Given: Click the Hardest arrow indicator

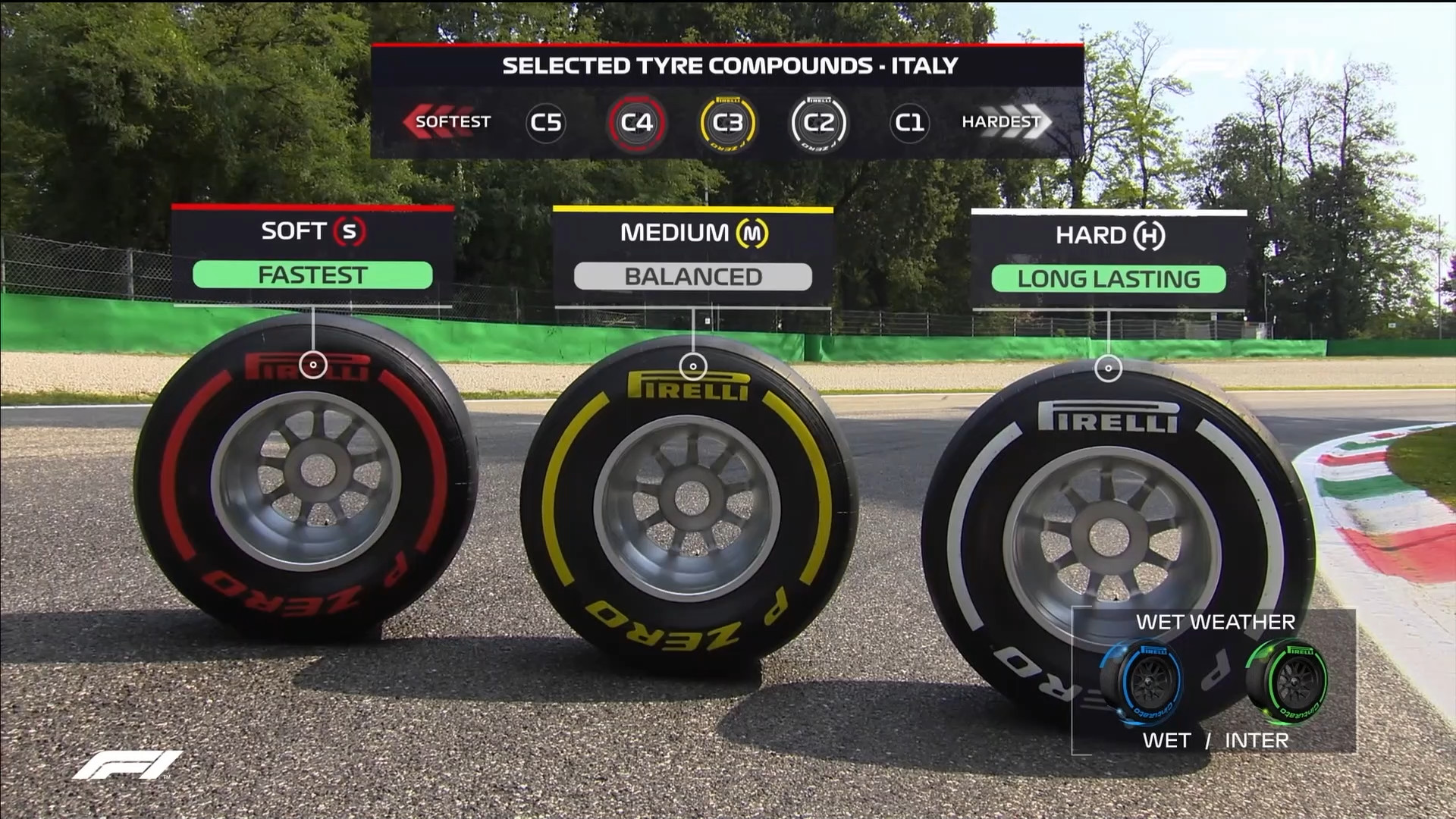Looking at the screenshot, I should (x=1006, y=121).
